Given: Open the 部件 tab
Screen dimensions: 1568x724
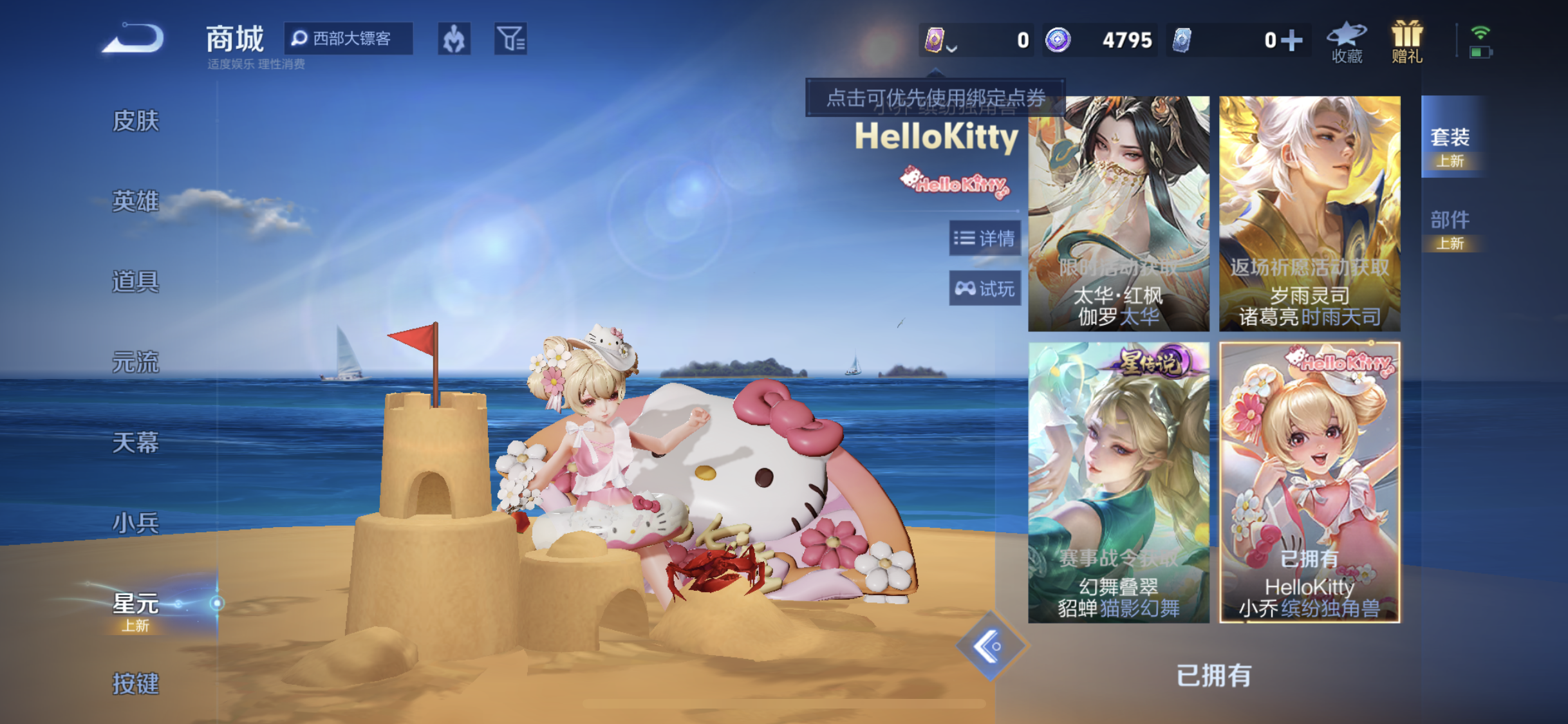Looking at the screenshot, I should [1450, 227].
